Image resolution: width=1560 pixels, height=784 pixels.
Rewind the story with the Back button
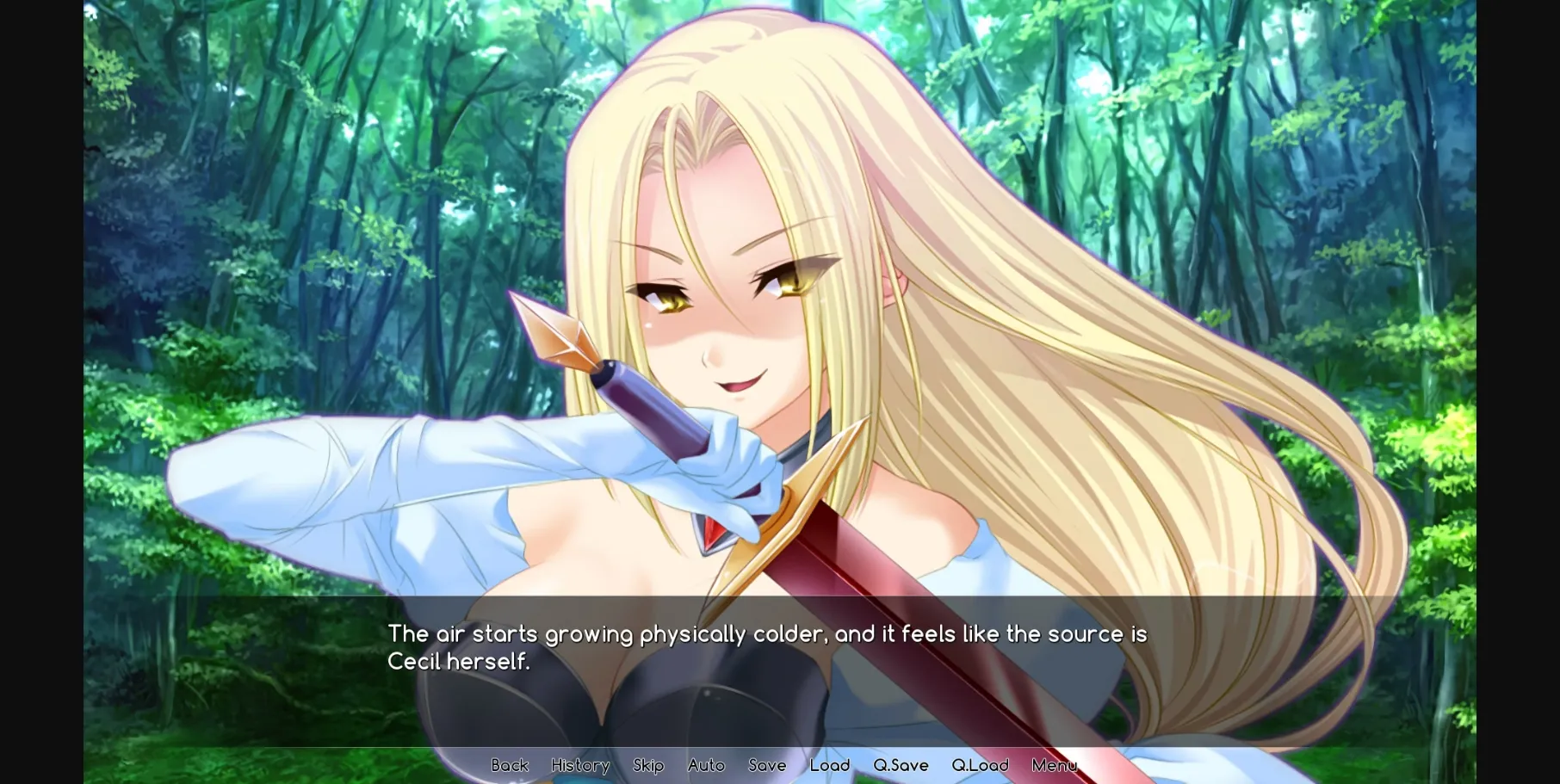[x=510, y=765]
